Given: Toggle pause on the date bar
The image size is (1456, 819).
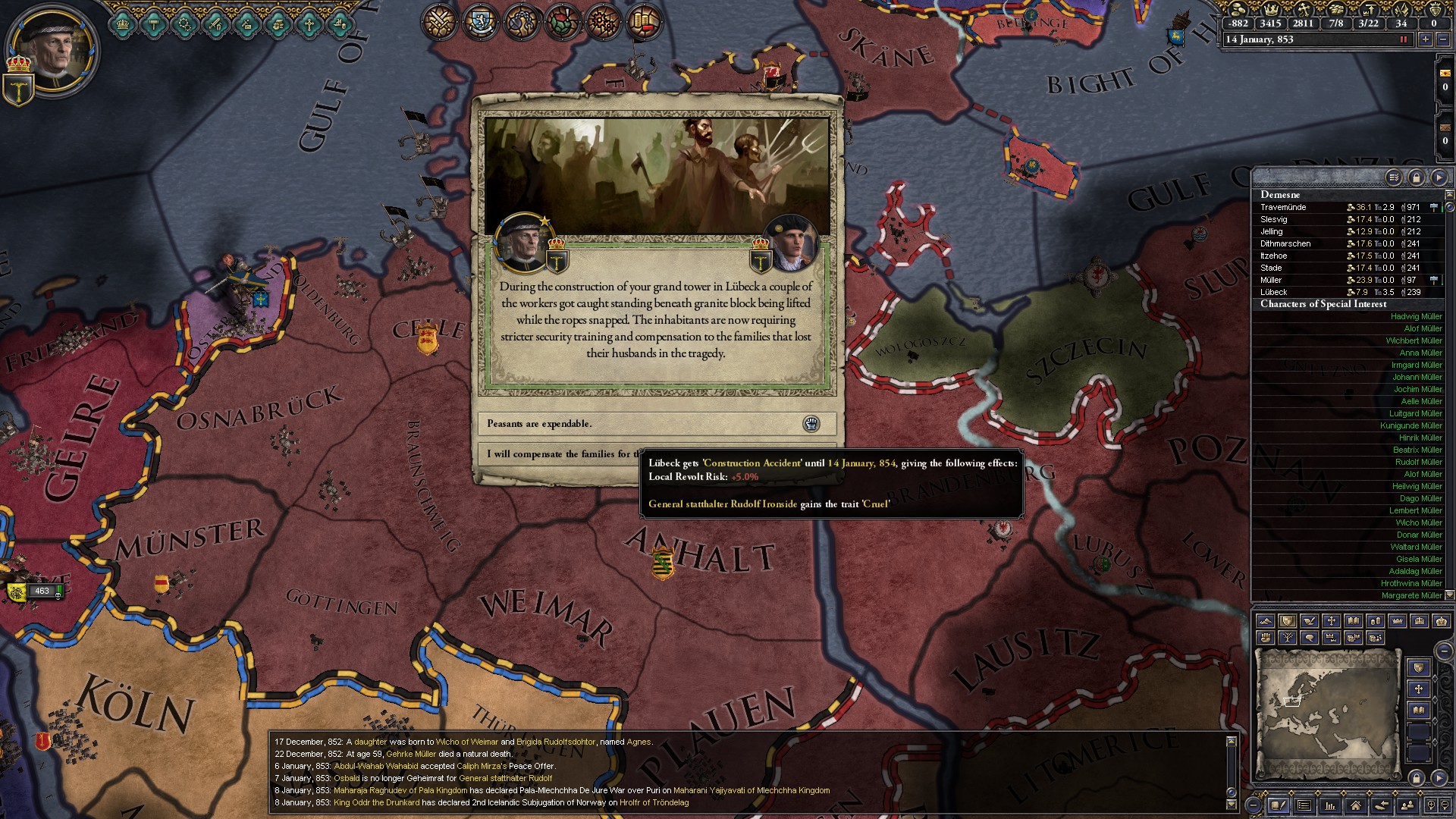Looking at the screenshot, I should tap(1403, 39).
